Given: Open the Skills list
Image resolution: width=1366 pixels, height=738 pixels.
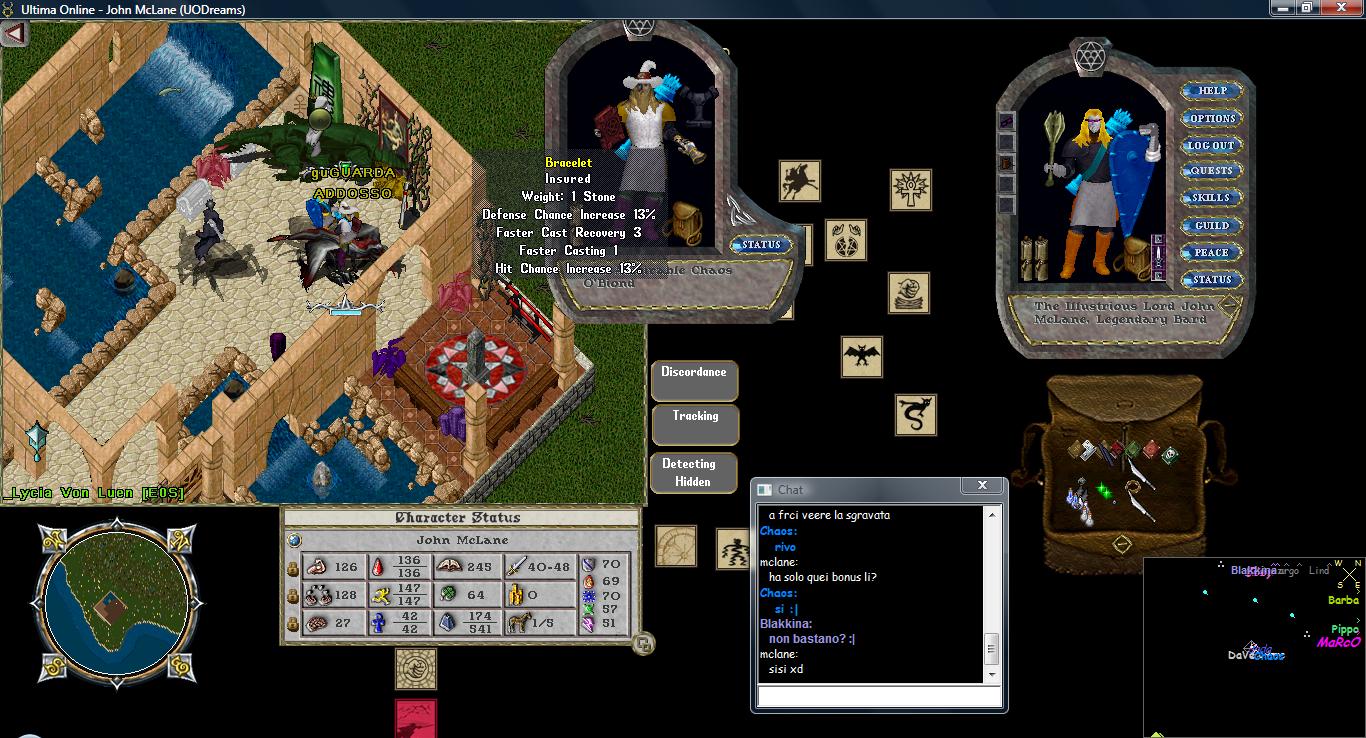Looking at the screenshot, I should click(1212, 198).
